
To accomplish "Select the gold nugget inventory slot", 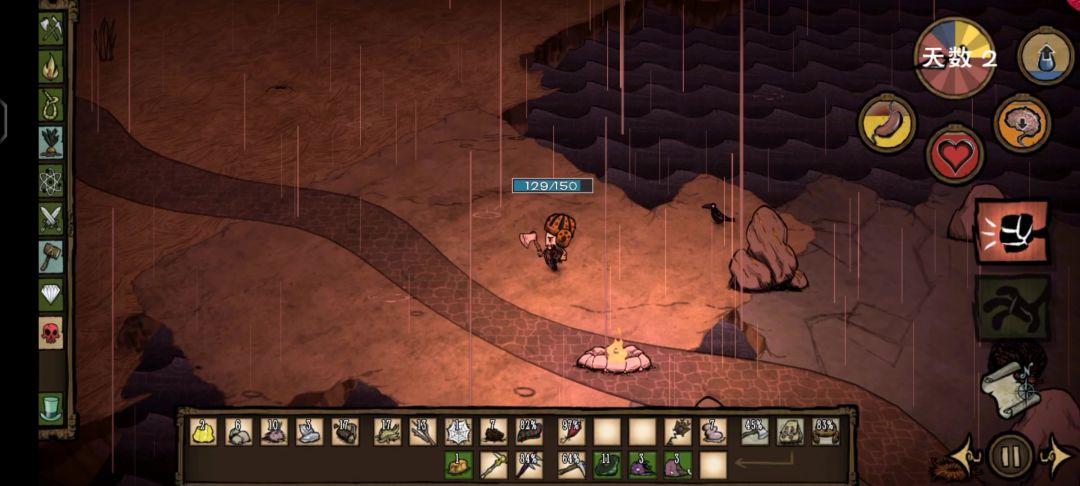I will coord(204,431).
